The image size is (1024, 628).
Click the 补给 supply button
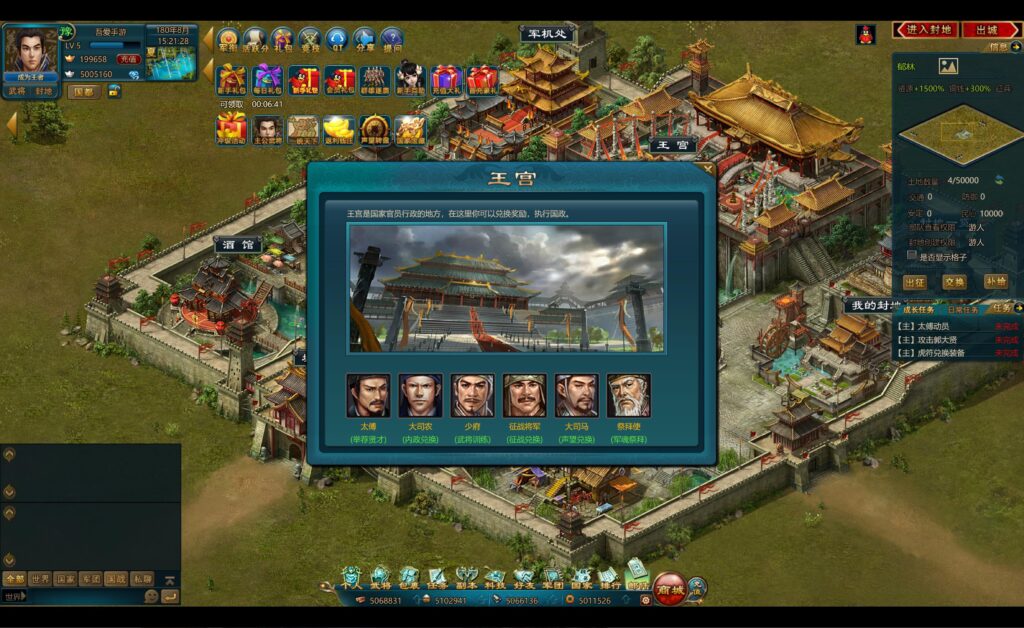point(995,282)
